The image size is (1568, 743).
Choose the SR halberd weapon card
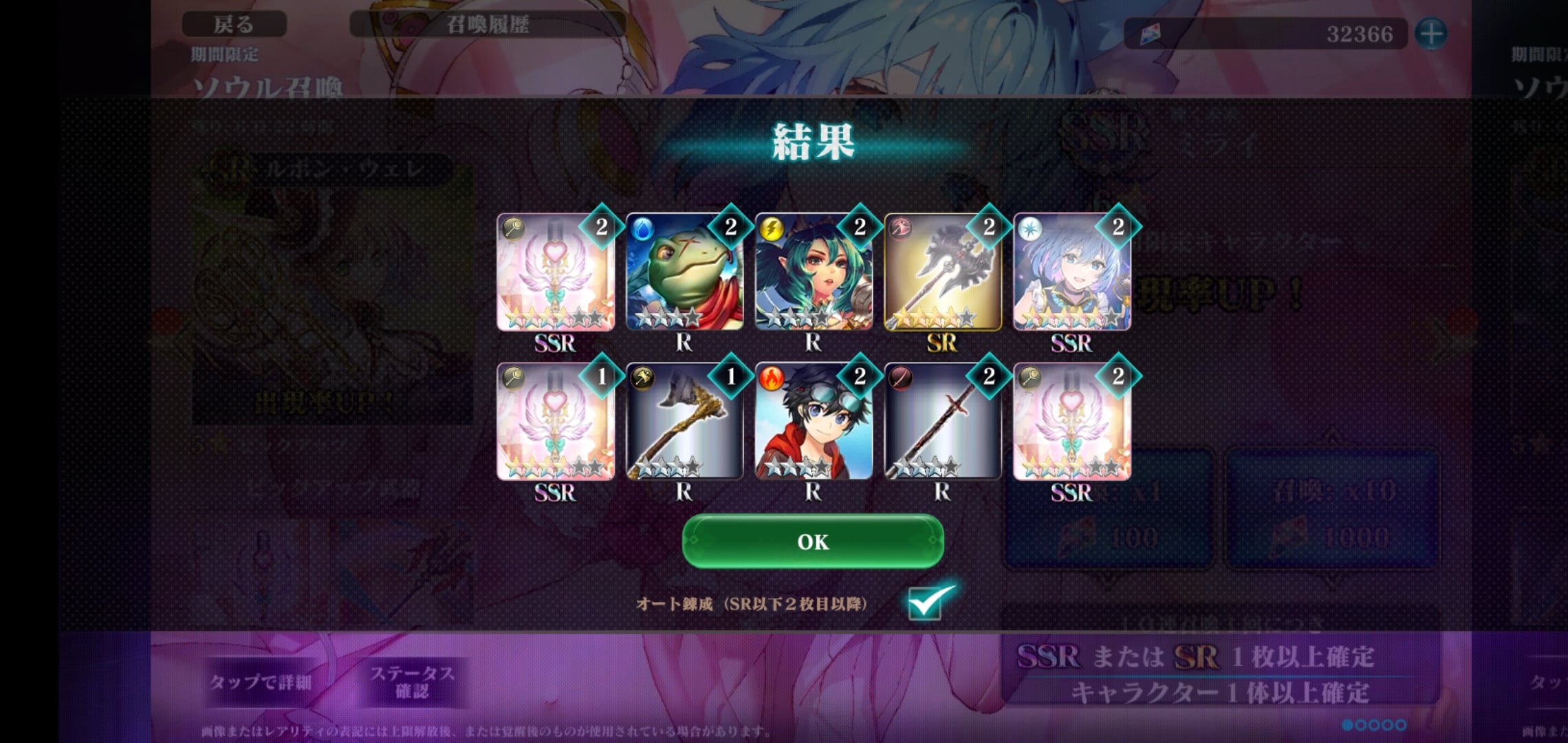(x=942, y=272)
